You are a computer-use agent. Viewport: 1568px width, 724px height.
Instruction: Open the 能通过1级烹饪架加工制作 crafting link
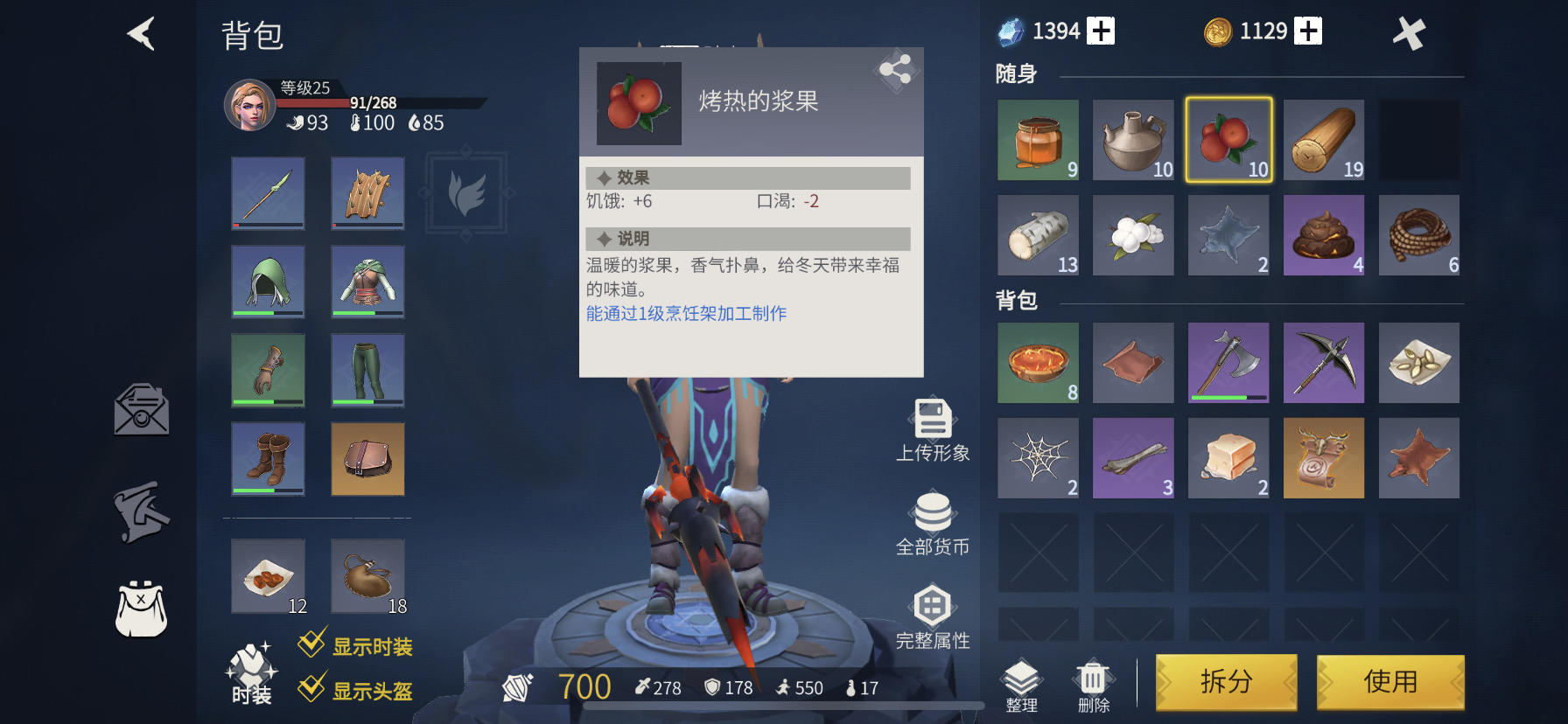tap(686, 311)
